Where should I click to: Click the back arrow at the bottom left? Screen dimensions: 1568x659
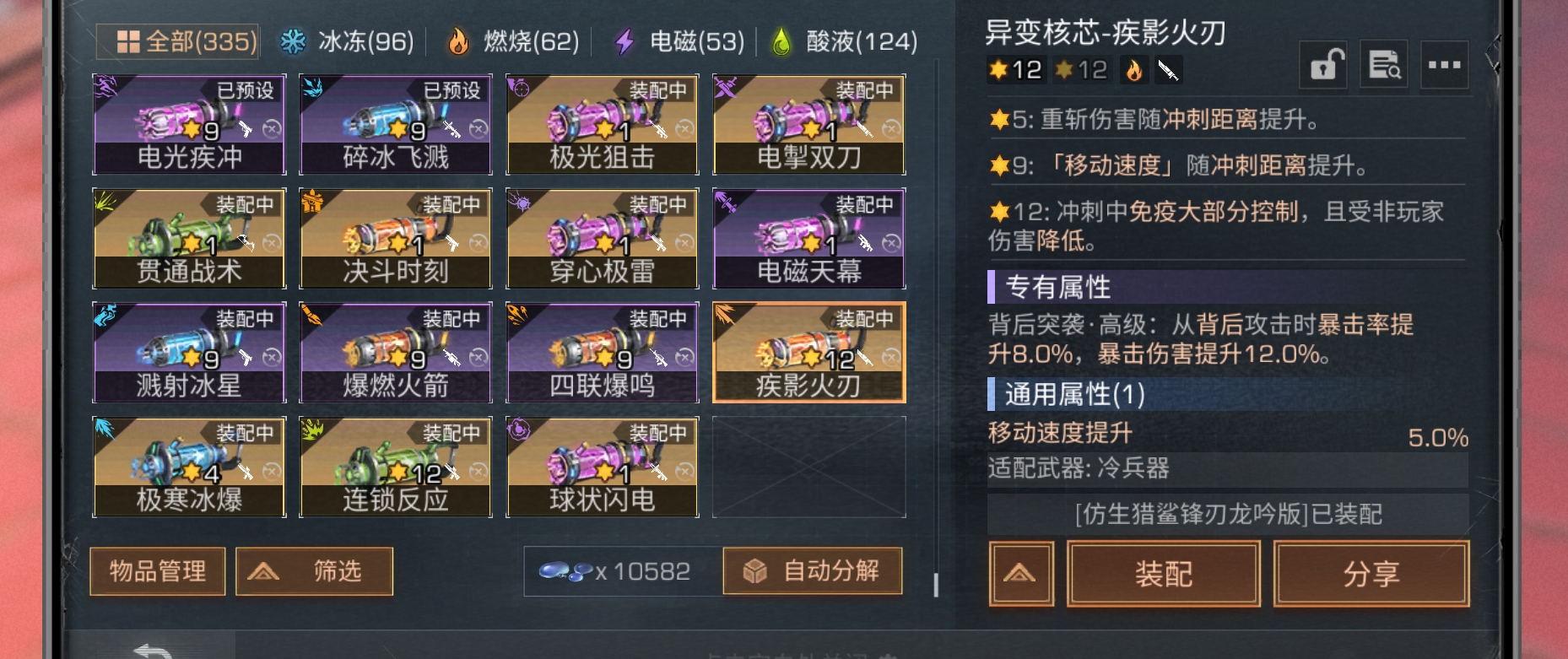pos(152,651)
